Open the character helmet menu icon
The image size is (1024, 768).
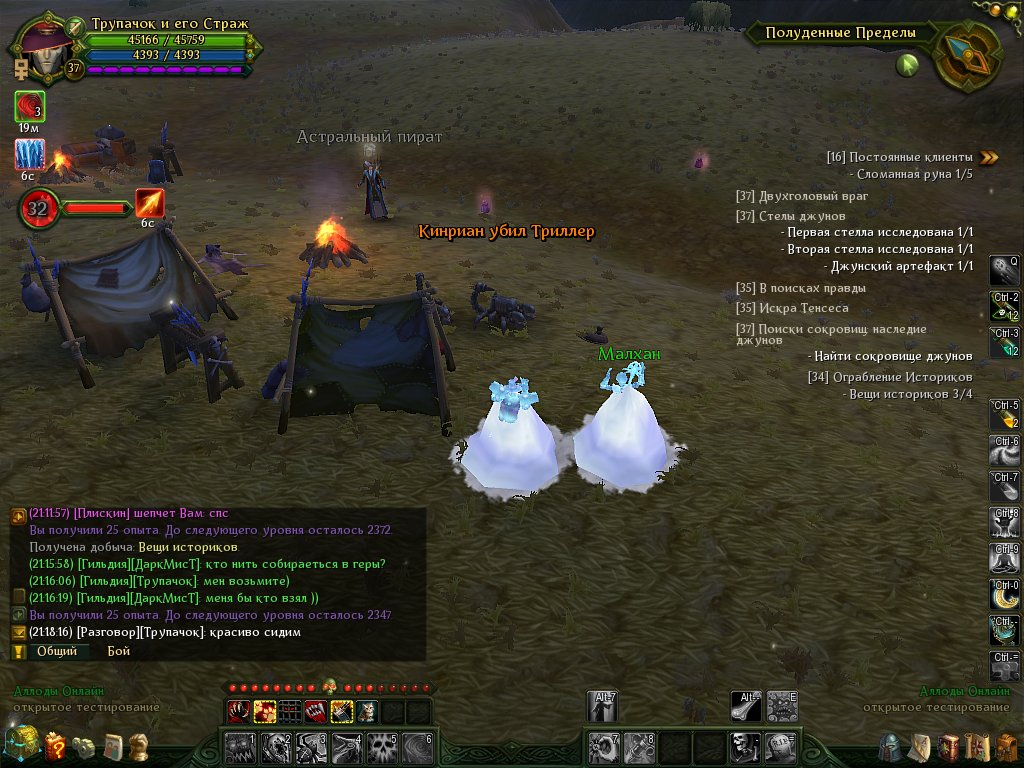(x=890, y=747)
